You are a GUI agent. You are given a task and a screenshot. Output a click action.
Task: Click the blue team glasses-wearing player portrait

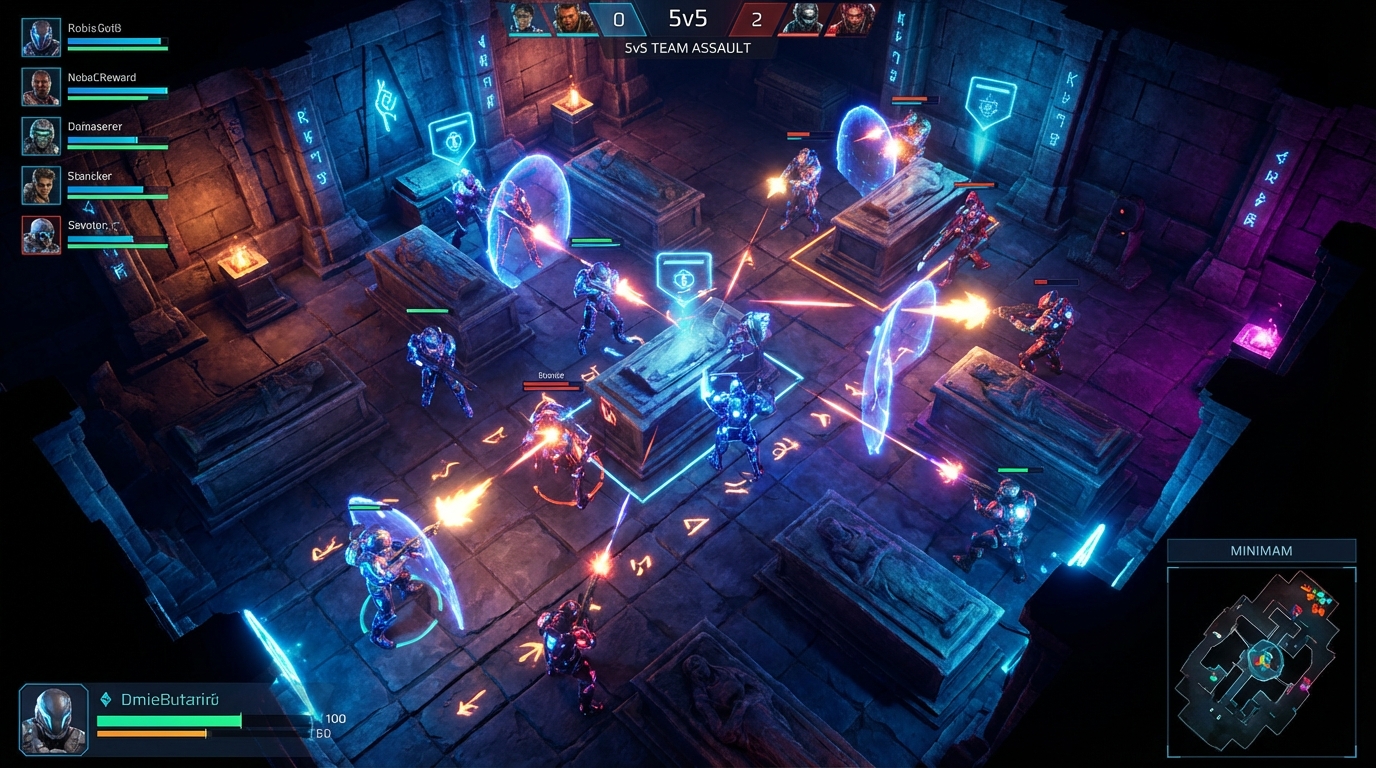[x=526, y=18]
